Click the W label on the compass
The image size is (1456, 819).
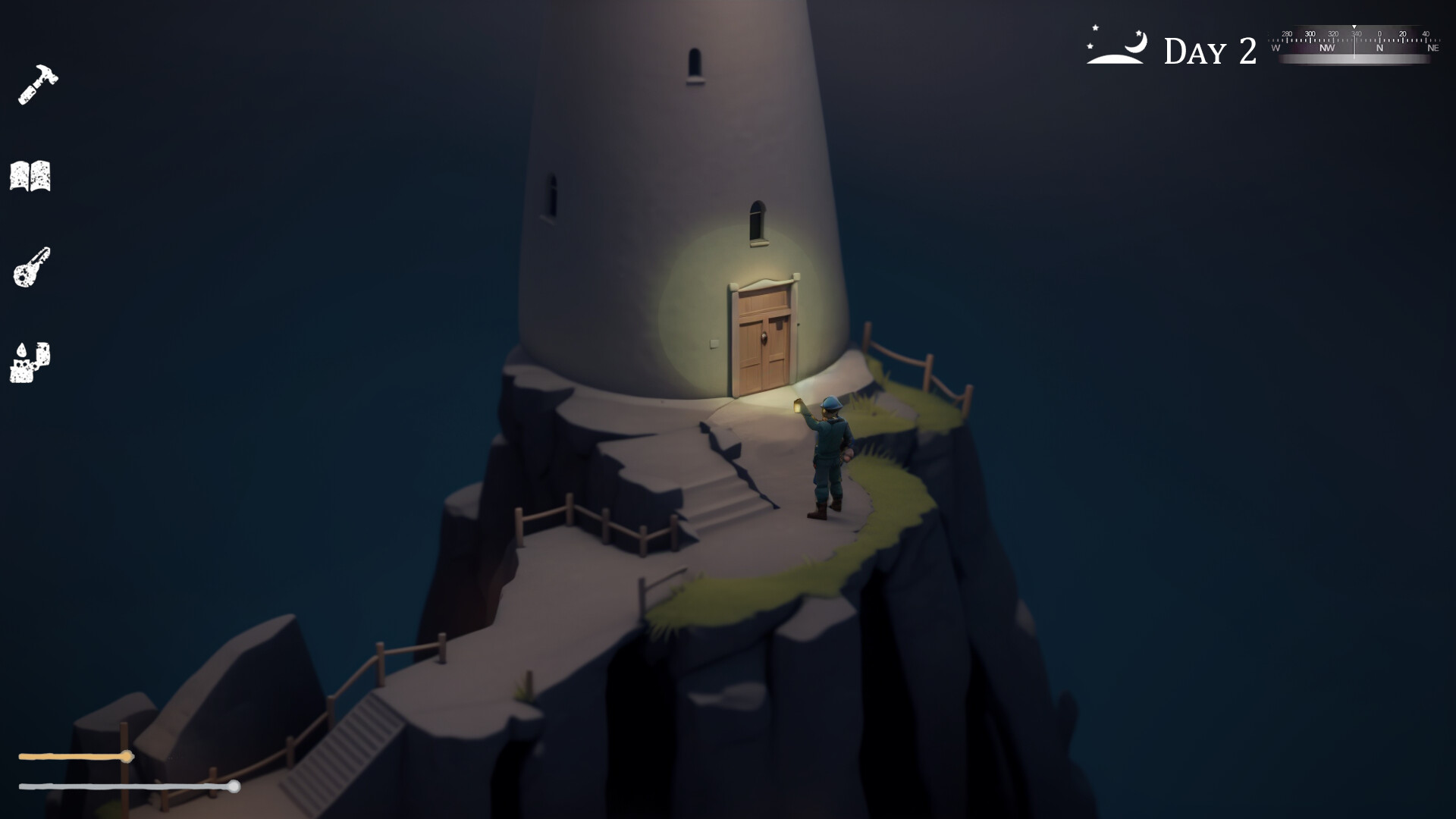(x=1276, y=48)
